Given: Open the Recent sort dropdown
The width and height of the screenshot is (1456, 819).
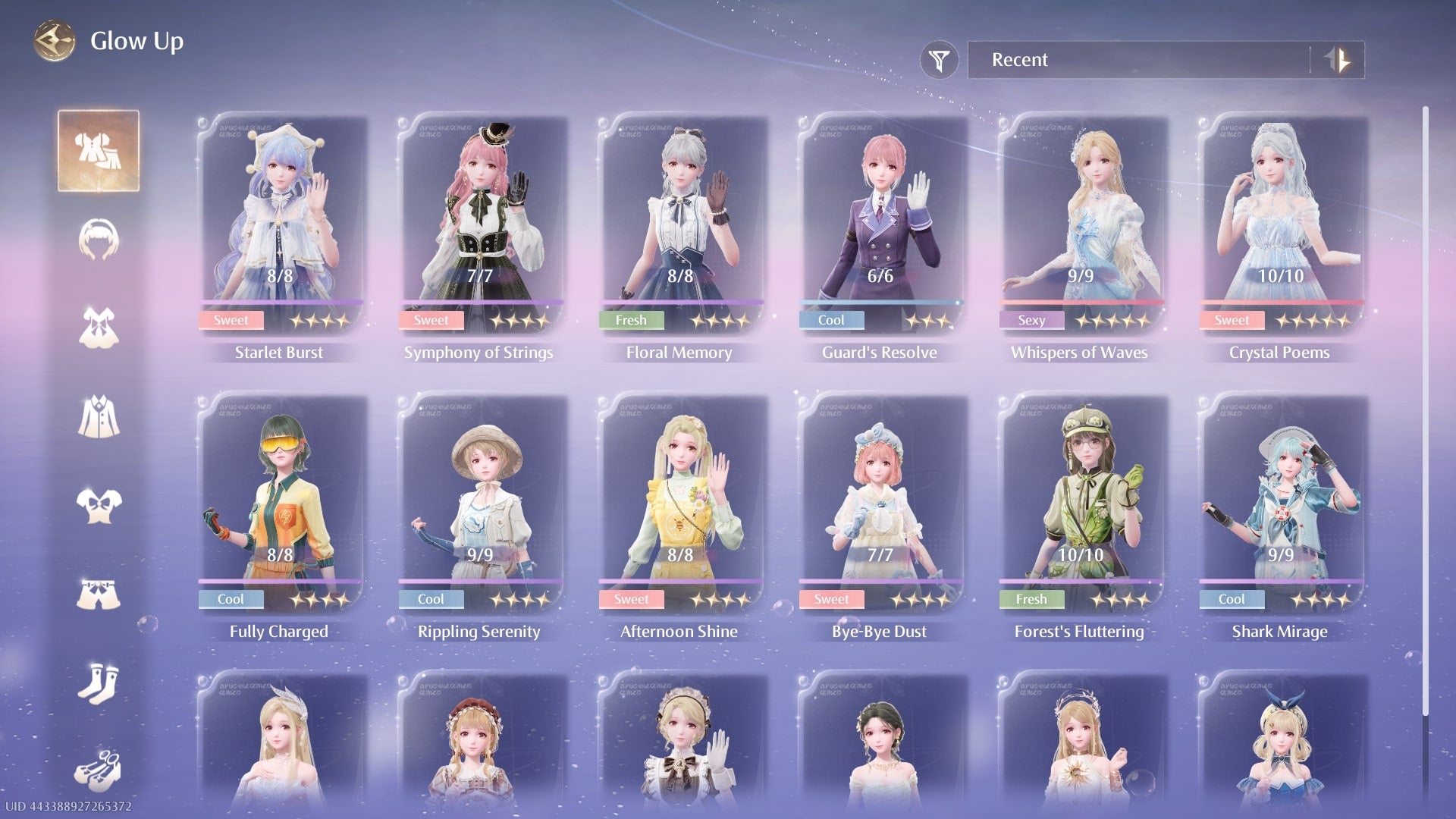Looking at the screenshot, I should [x=1137, y=60].
